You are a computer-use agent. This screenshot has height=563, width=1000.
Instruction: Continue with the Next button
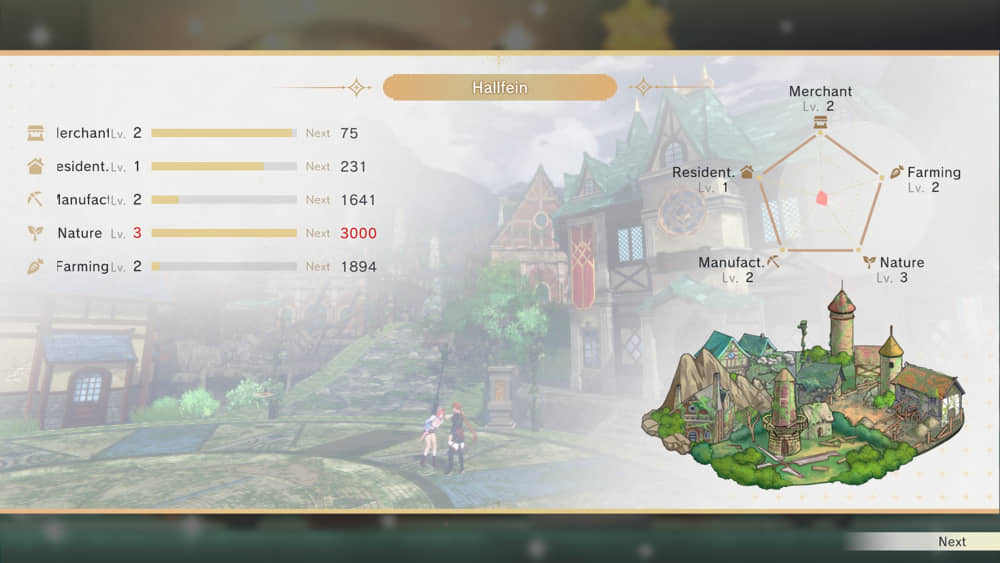click(x=951, y=541)
